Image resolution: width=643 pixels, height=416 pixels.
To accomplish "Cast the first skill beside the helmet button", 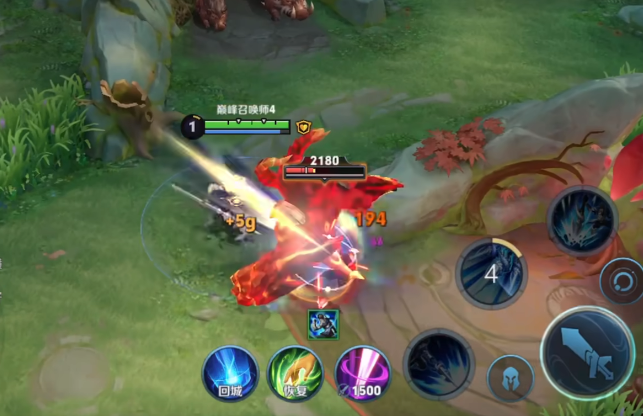I will (x=438, y=366).
